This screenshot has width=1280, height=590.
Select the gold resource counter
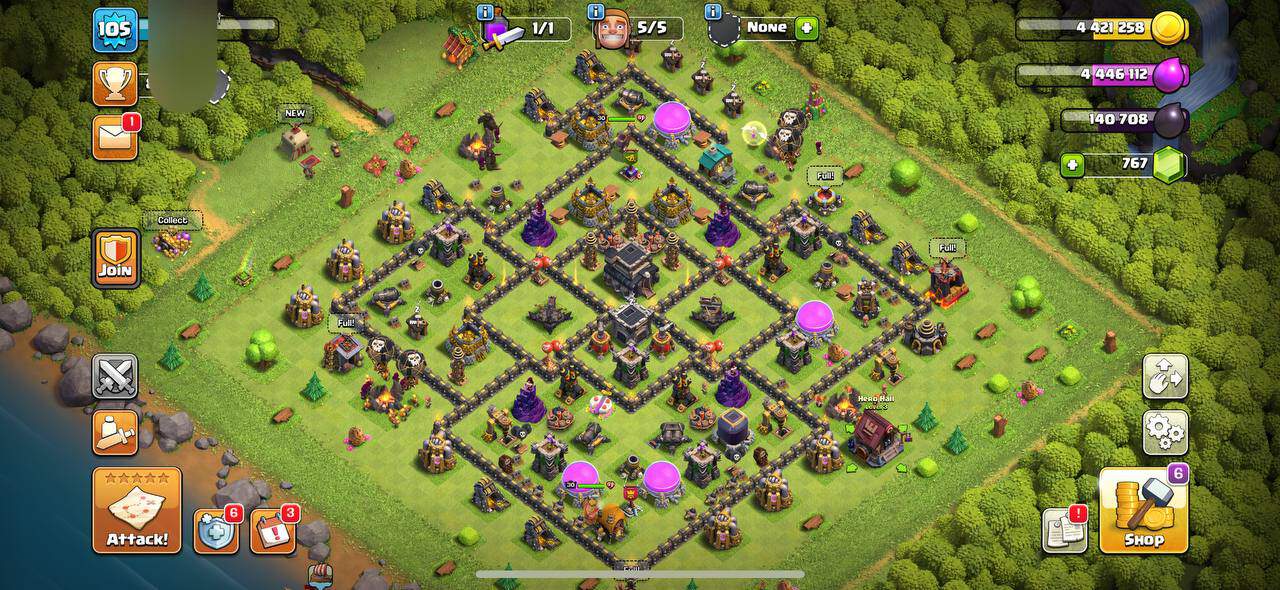click(1100, 28)
